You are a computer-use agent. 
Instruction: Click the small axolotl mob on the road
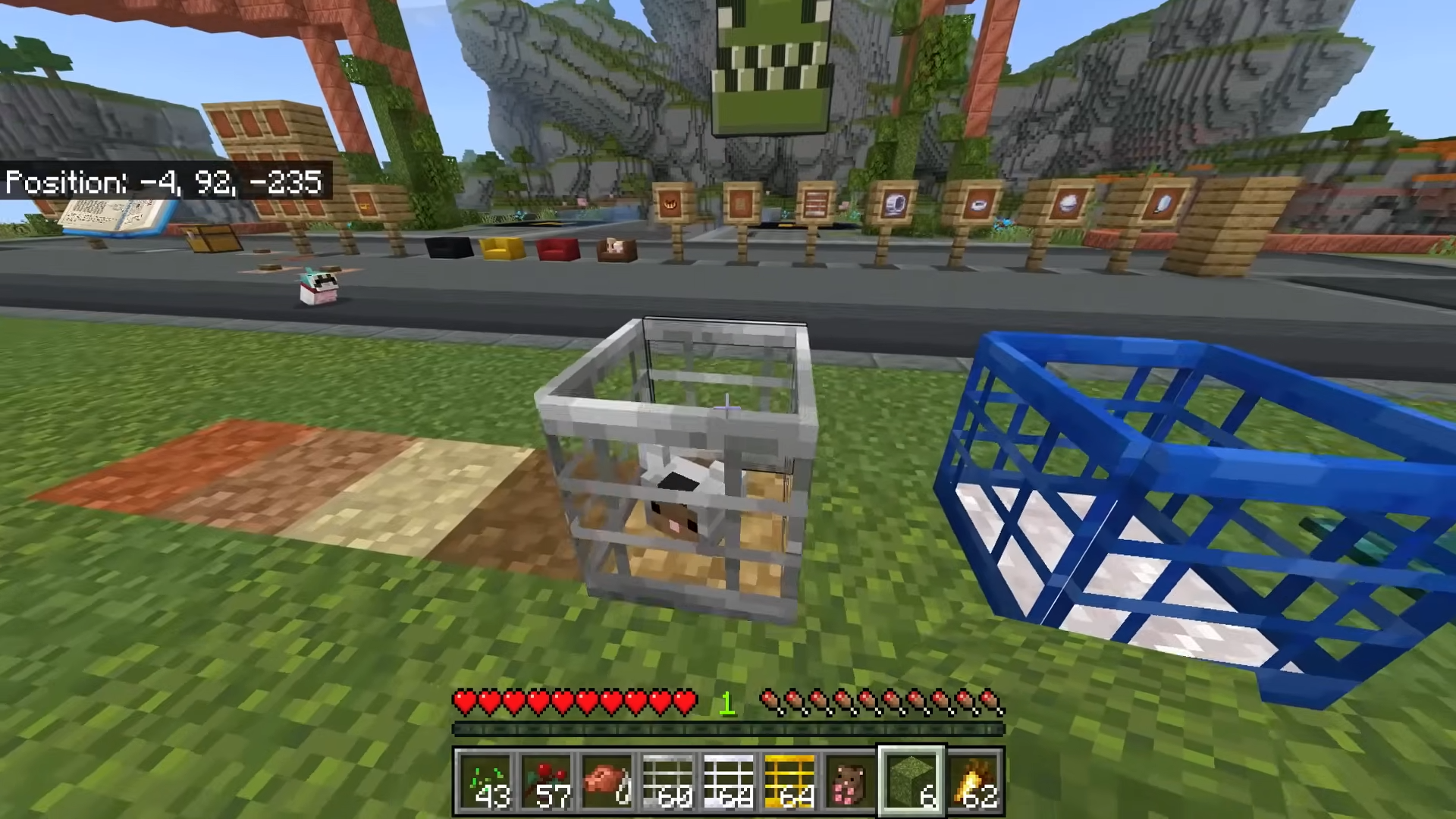318,288
